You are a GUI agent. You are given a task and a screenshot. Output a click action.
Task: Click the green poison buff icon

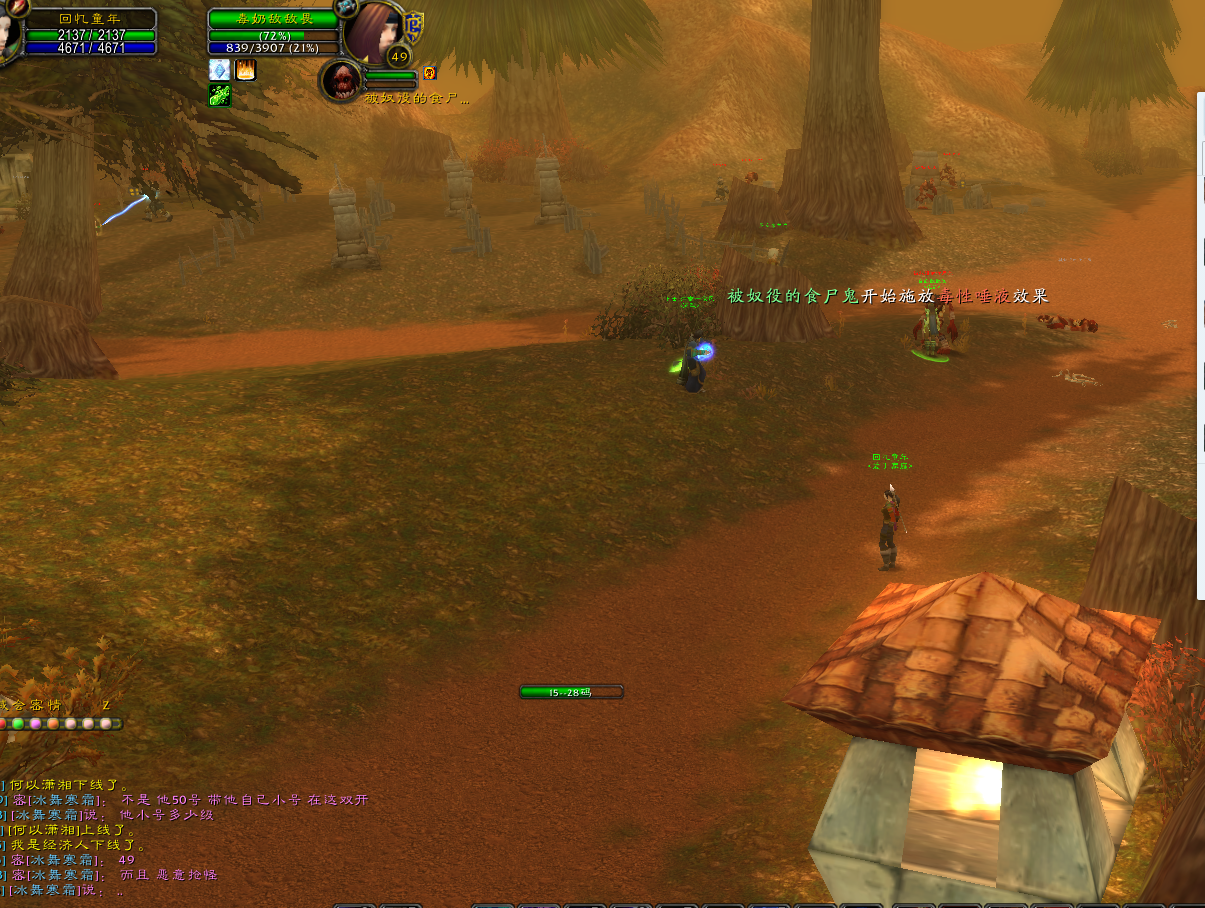[x=219, y=95]
